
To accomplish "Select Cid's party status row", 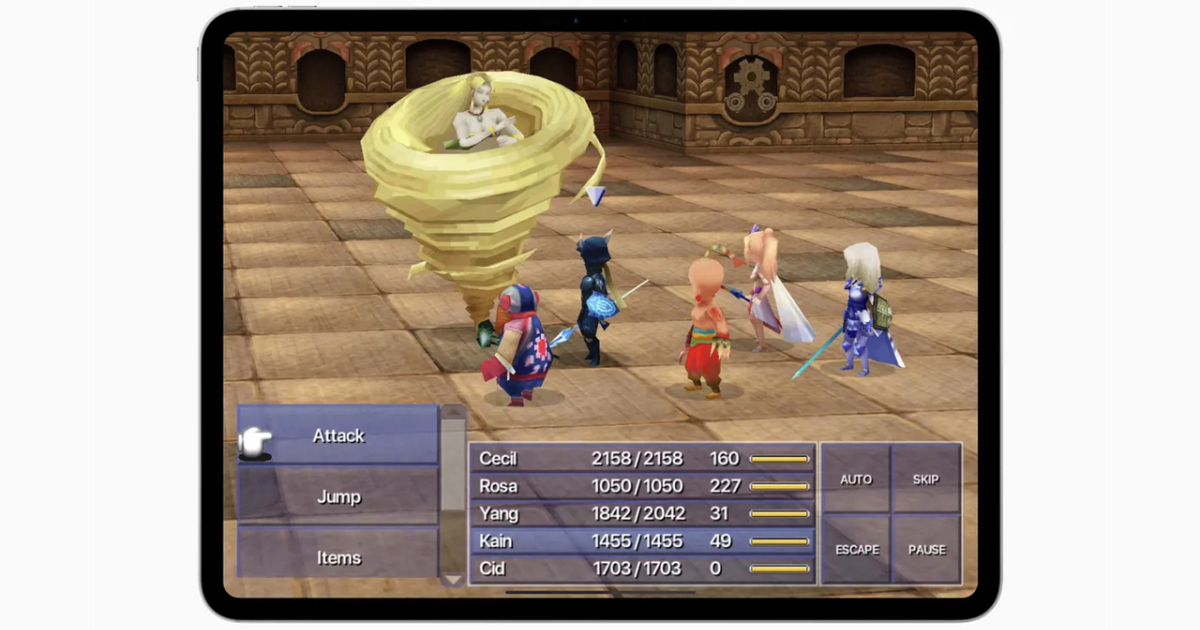I will (642, 569).
